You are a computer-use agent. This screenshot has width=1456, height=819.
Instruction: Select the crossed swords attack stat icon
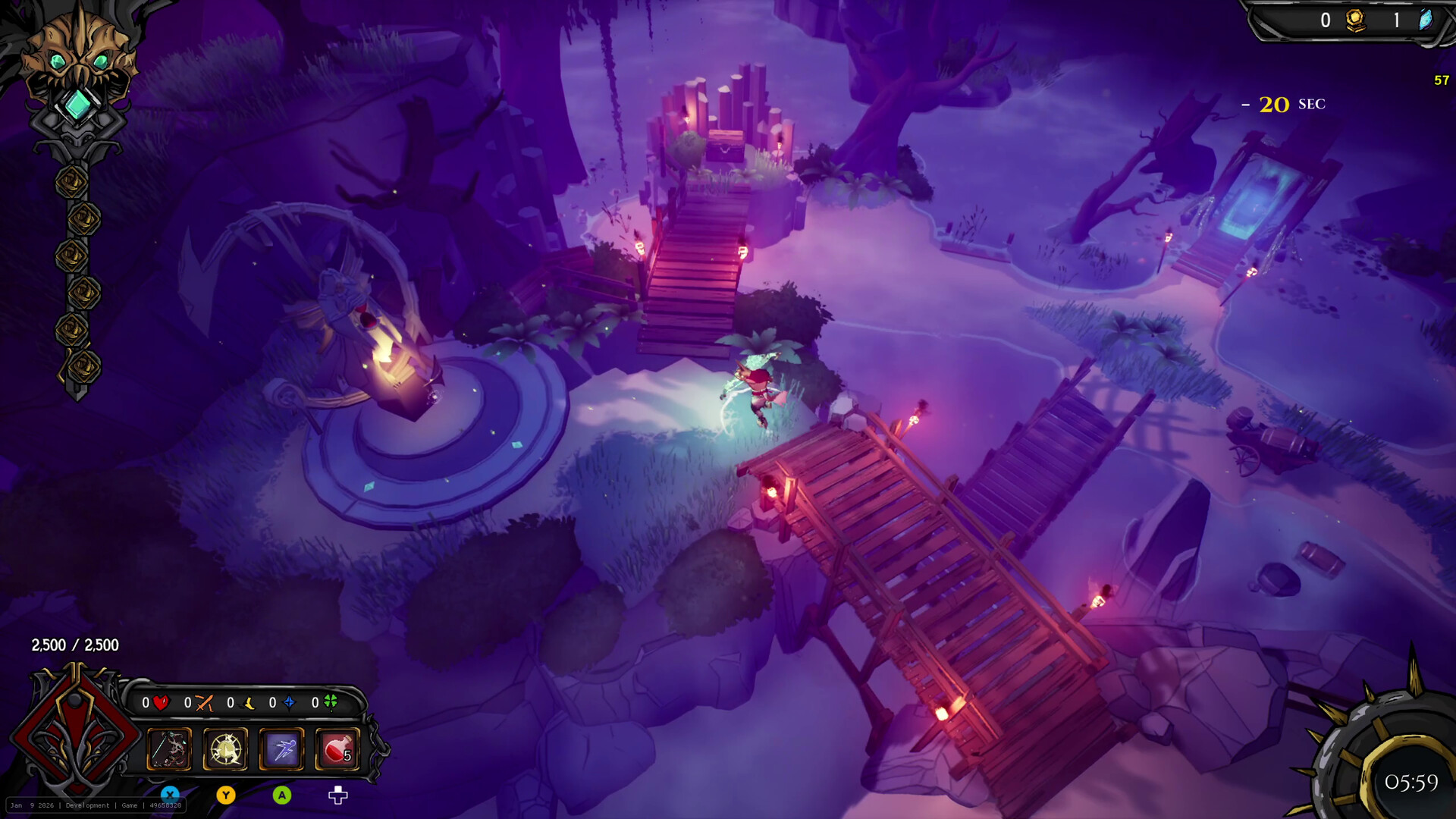tap(203, 703)
